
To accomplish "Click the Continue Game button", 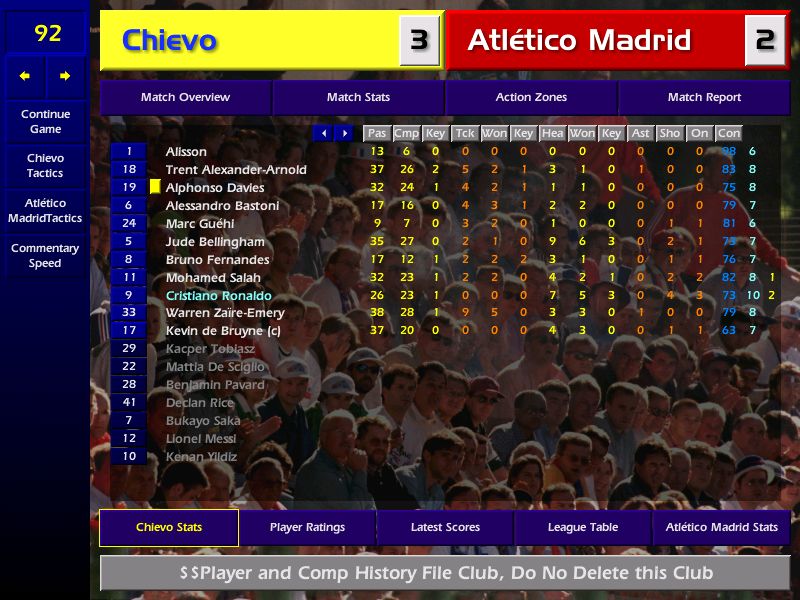I will 45,121.
